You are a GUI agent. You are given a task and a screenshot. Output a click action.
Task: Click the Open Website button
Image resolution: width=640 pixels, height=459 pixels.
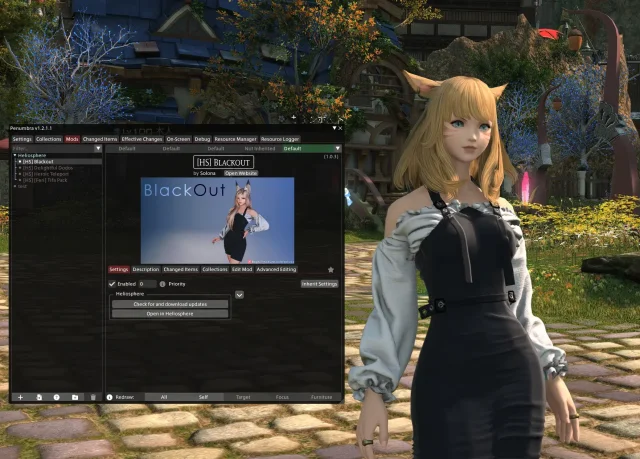coord(240,173)
